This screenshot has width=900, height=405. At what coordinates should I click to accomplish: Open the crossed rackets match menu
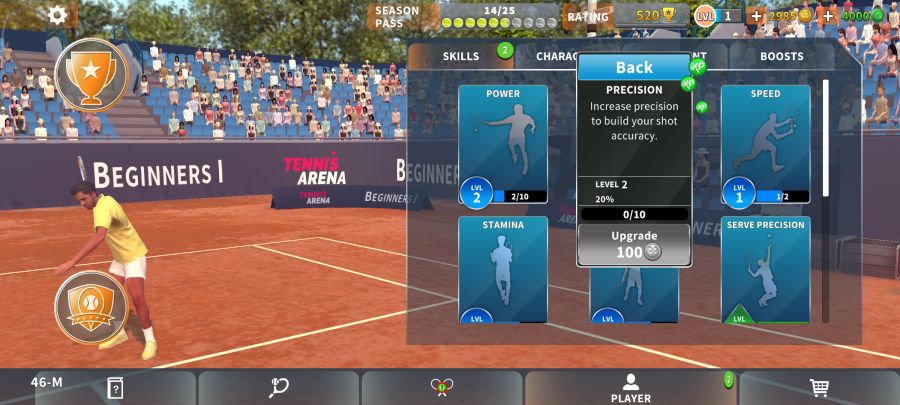tap(441, 388)
